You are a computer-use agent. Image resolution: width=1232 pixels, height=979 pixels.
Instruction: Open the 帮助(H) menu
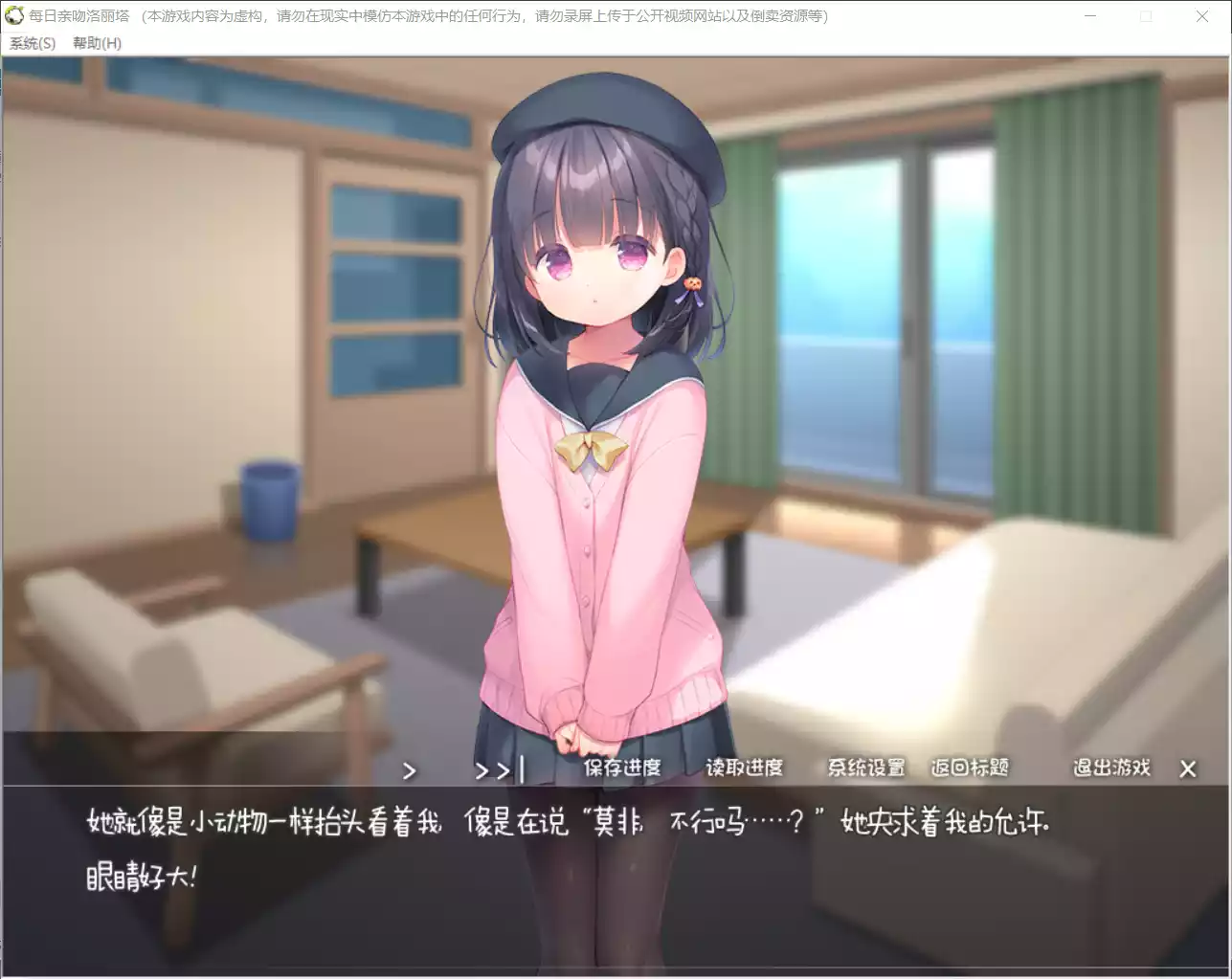pyautogui.click(x=96, y=43)
